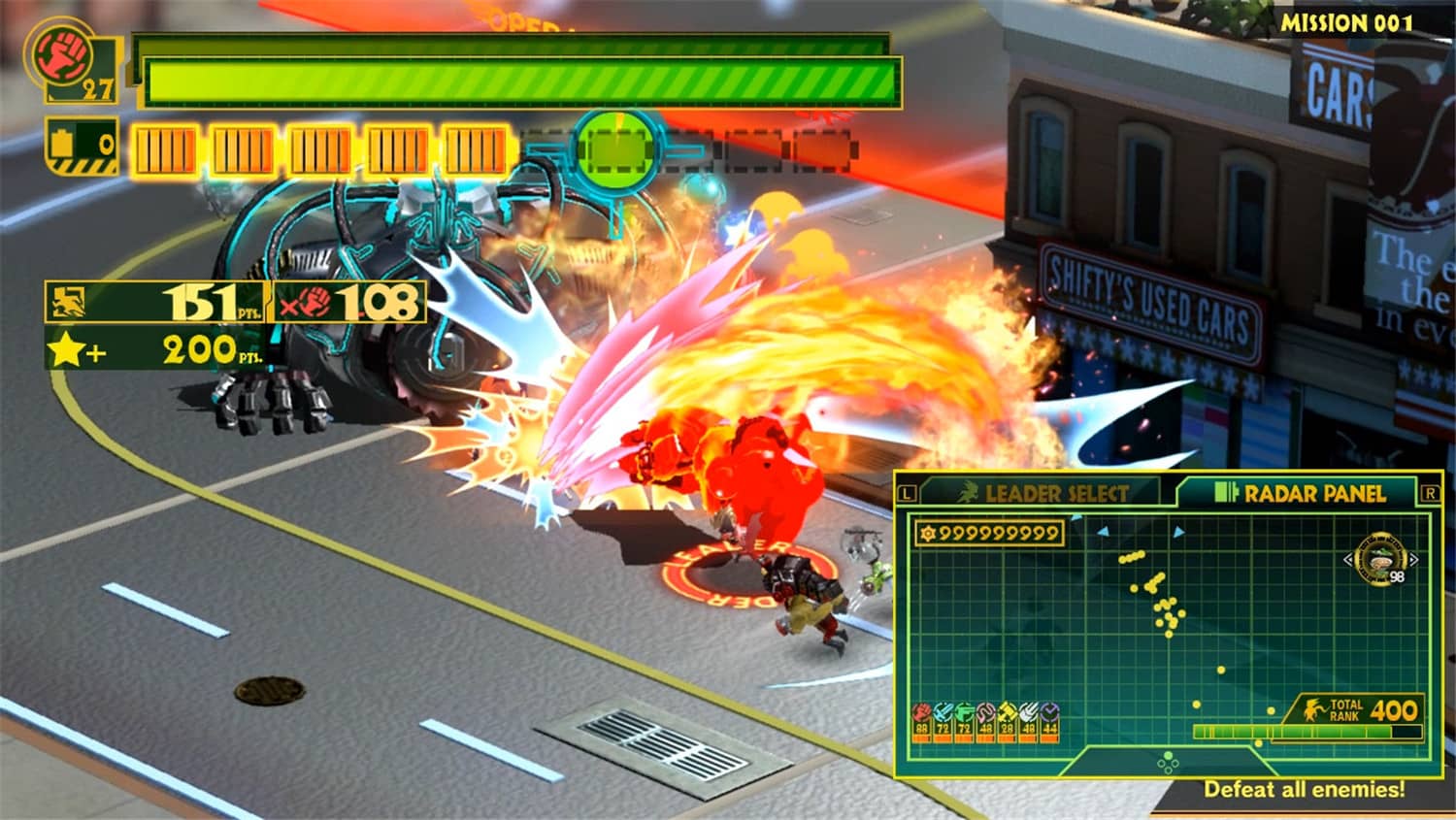Viewport: 1456px width, 820px height.
Task: Click the fist icon showing 27 count
Action: [61, 53]
